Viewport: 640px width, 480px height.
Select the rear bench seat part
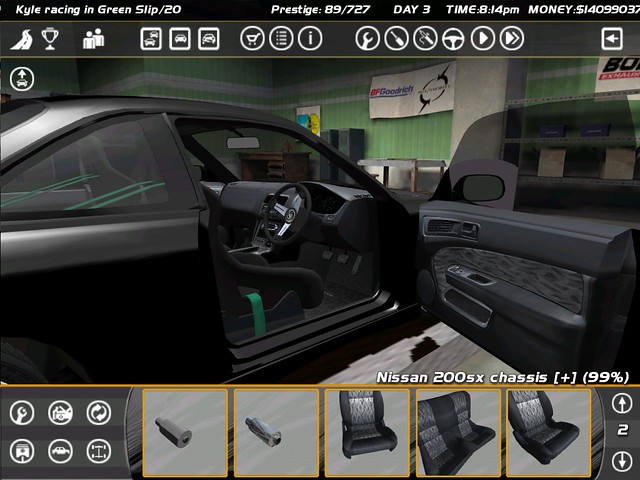[x=458, y=432]
